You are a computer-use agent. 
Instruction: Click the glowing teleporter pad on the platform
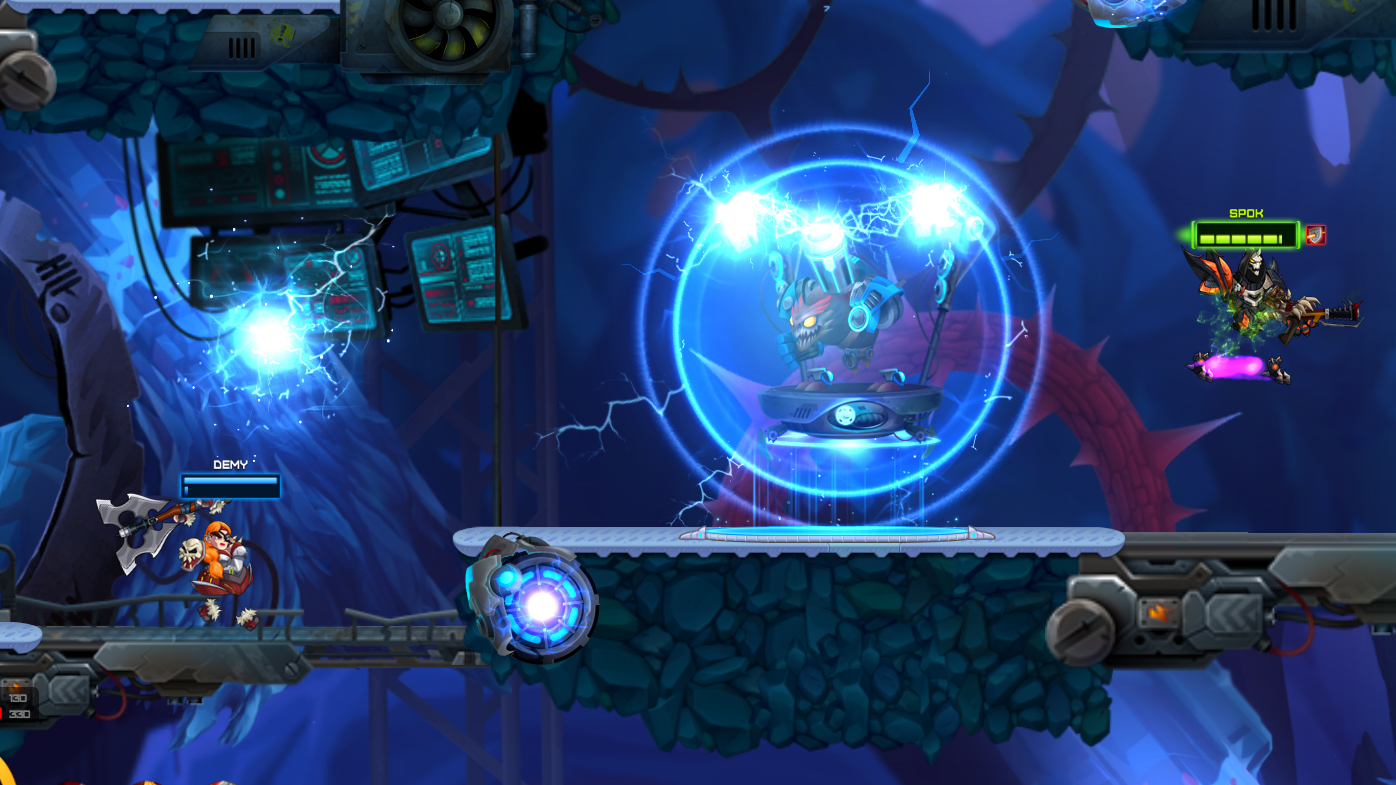pos(836,532)
